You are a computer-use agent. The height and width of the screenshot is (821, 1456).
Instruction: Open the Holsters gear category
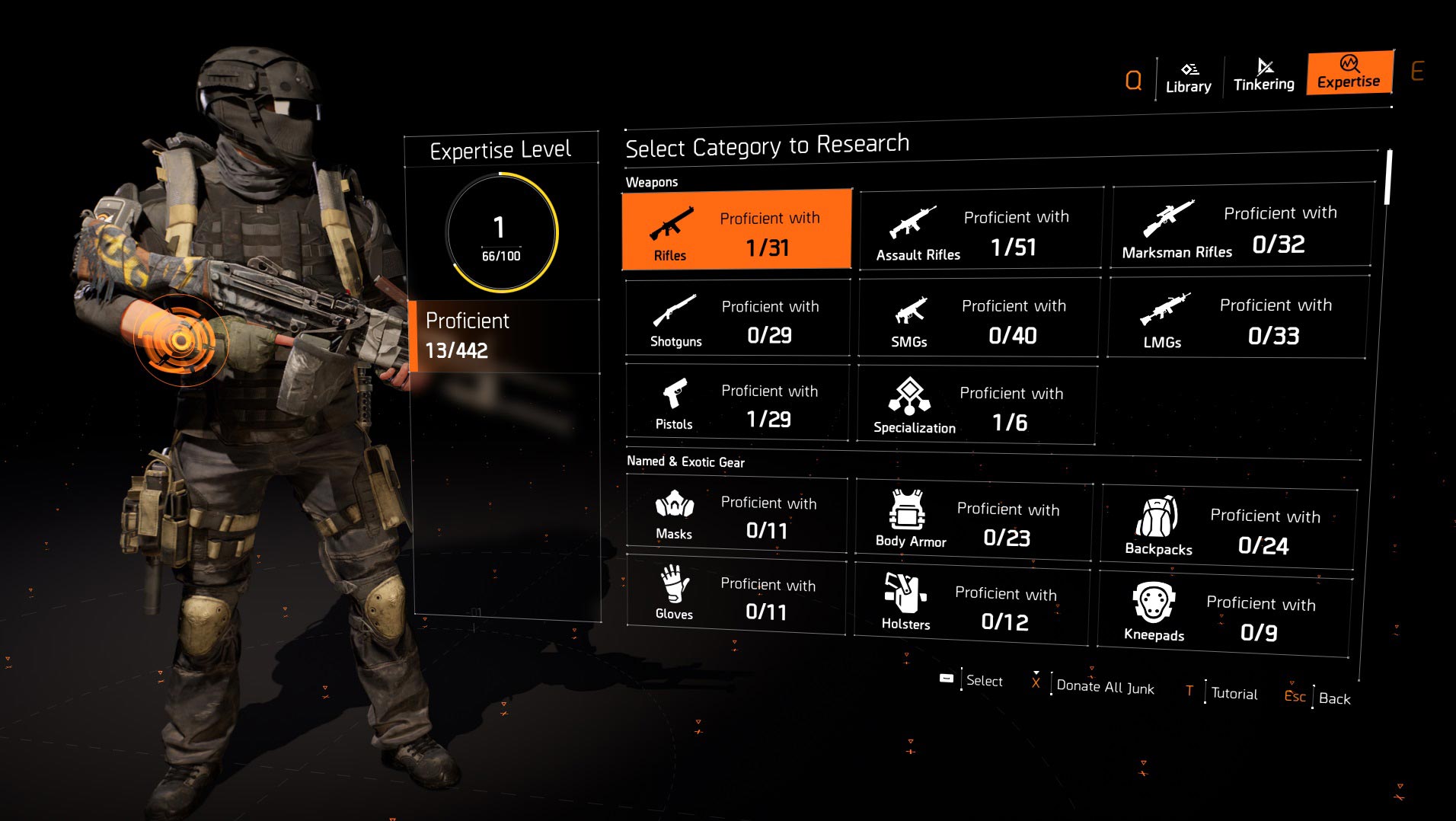point(971,605)
